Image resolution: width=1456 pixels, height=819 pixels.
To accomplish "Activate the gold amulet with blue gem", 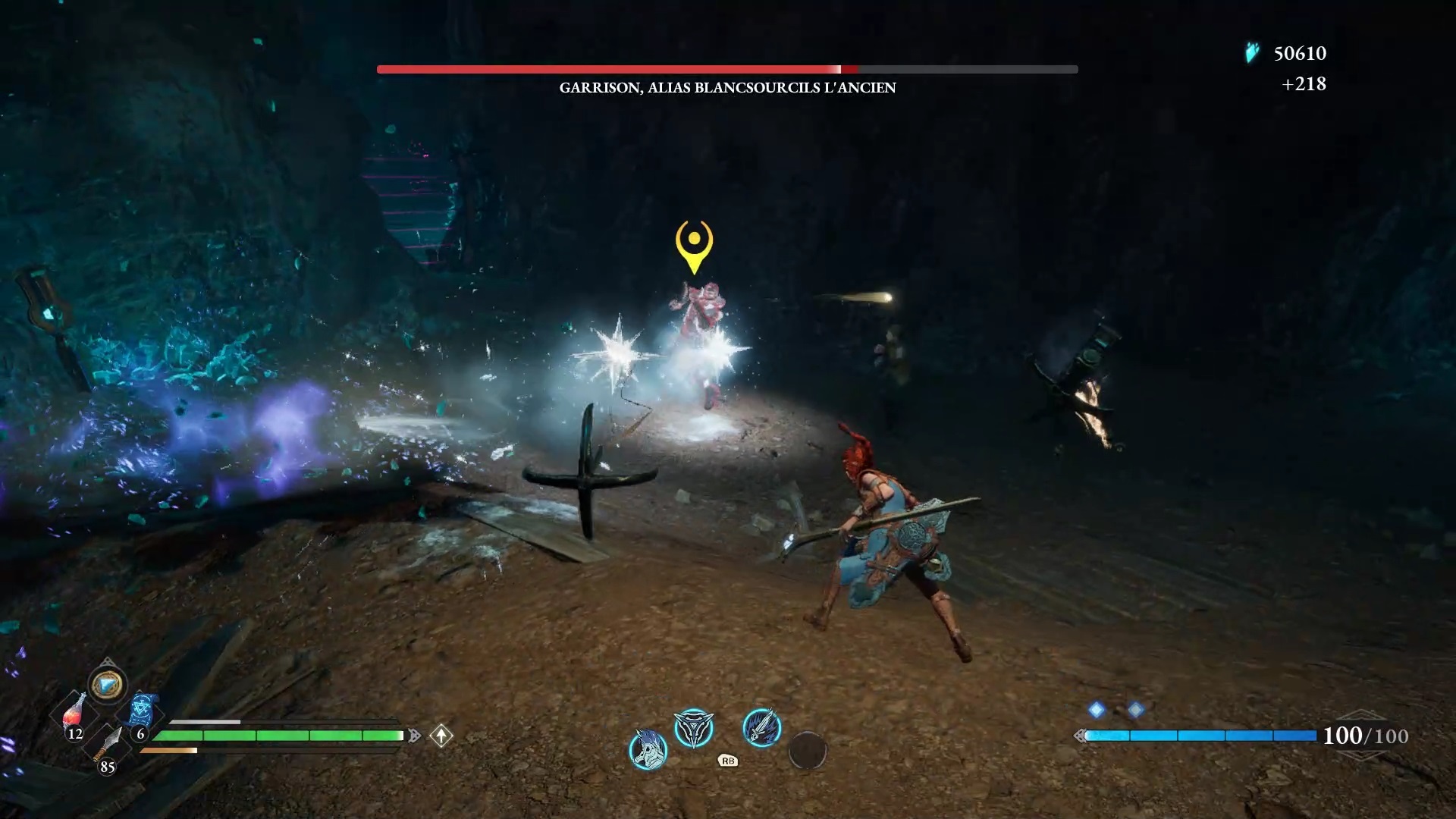I will coord(107,685).
